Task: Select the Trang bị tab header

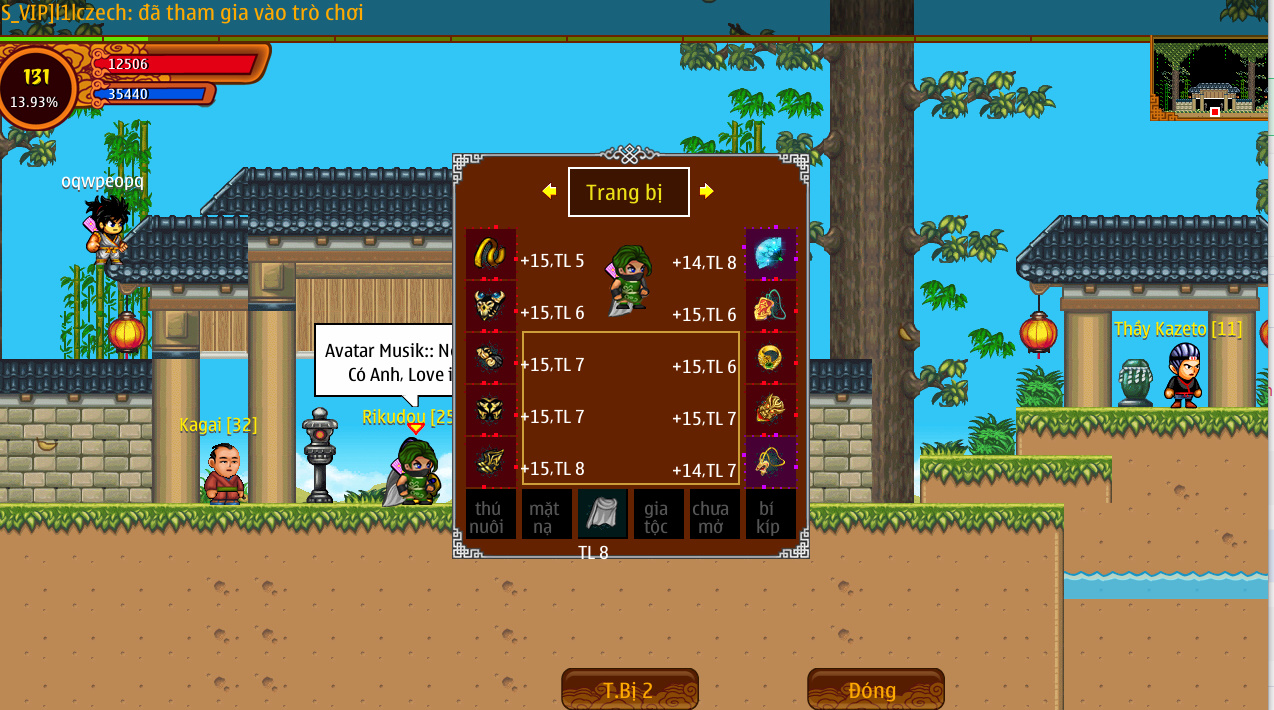Action: (x=628, y=192)
